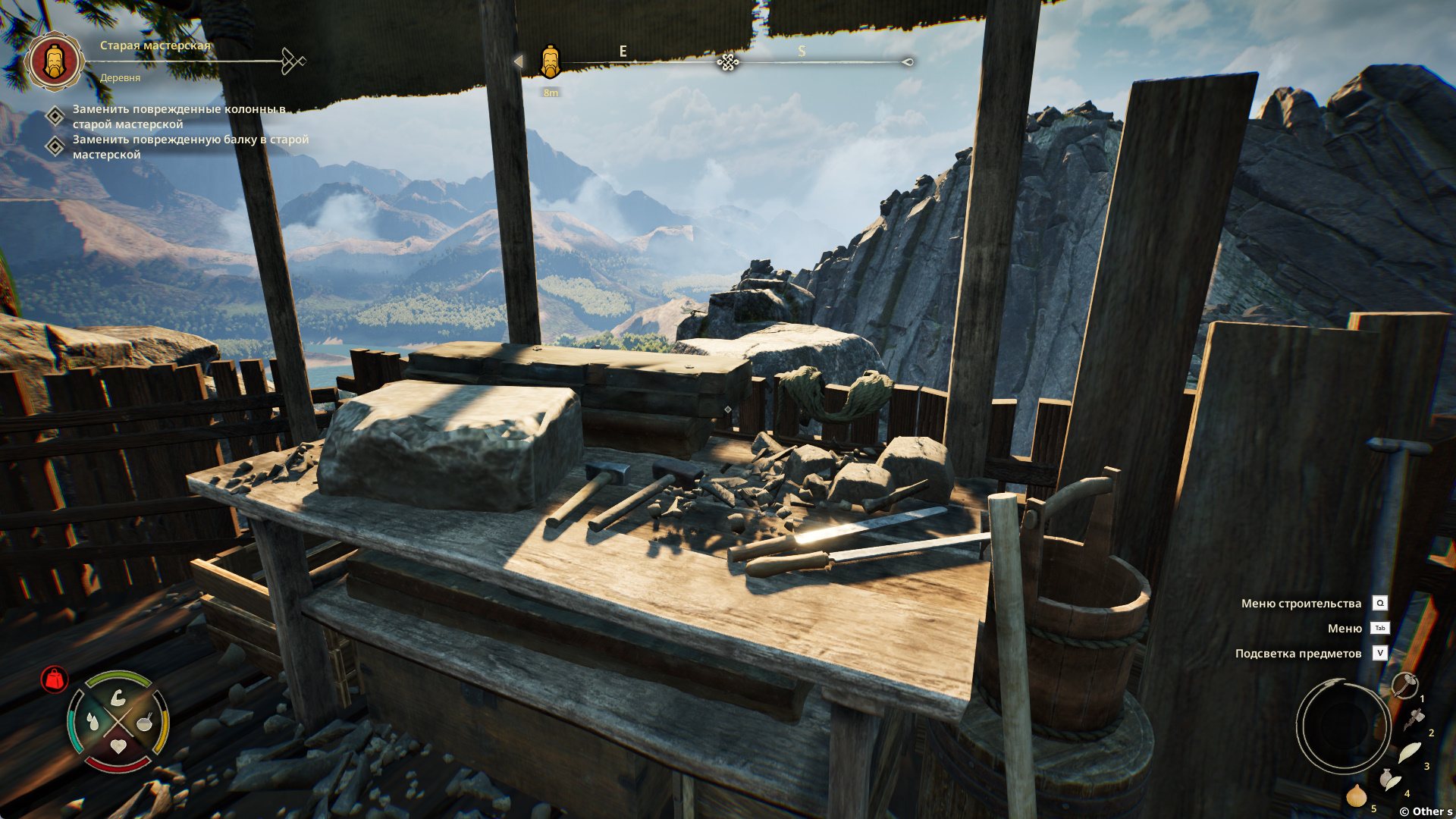Click the quest giver portrait medallion
The width and height of the screenshot is (1456, 819).
coord(54,61)
